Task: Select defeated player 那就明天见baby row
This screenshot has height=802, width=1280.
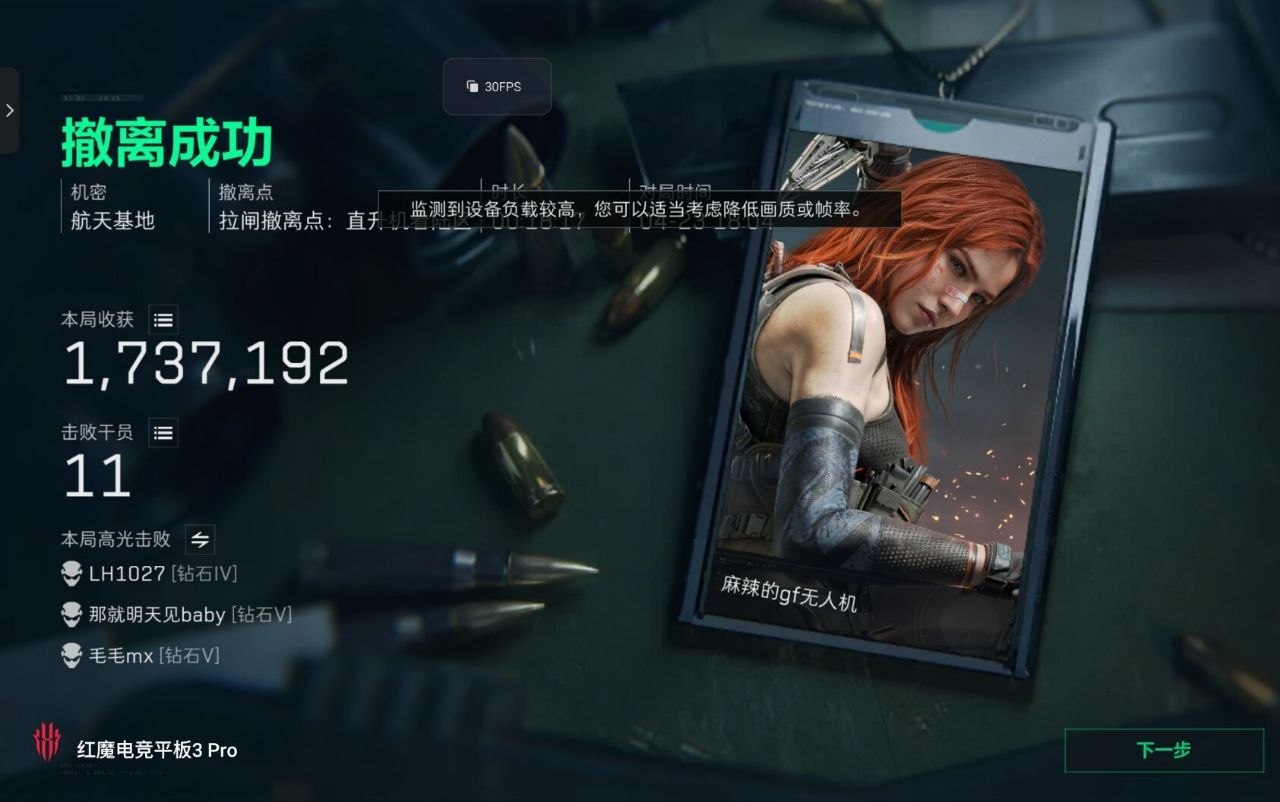Action: coord(177,615)
